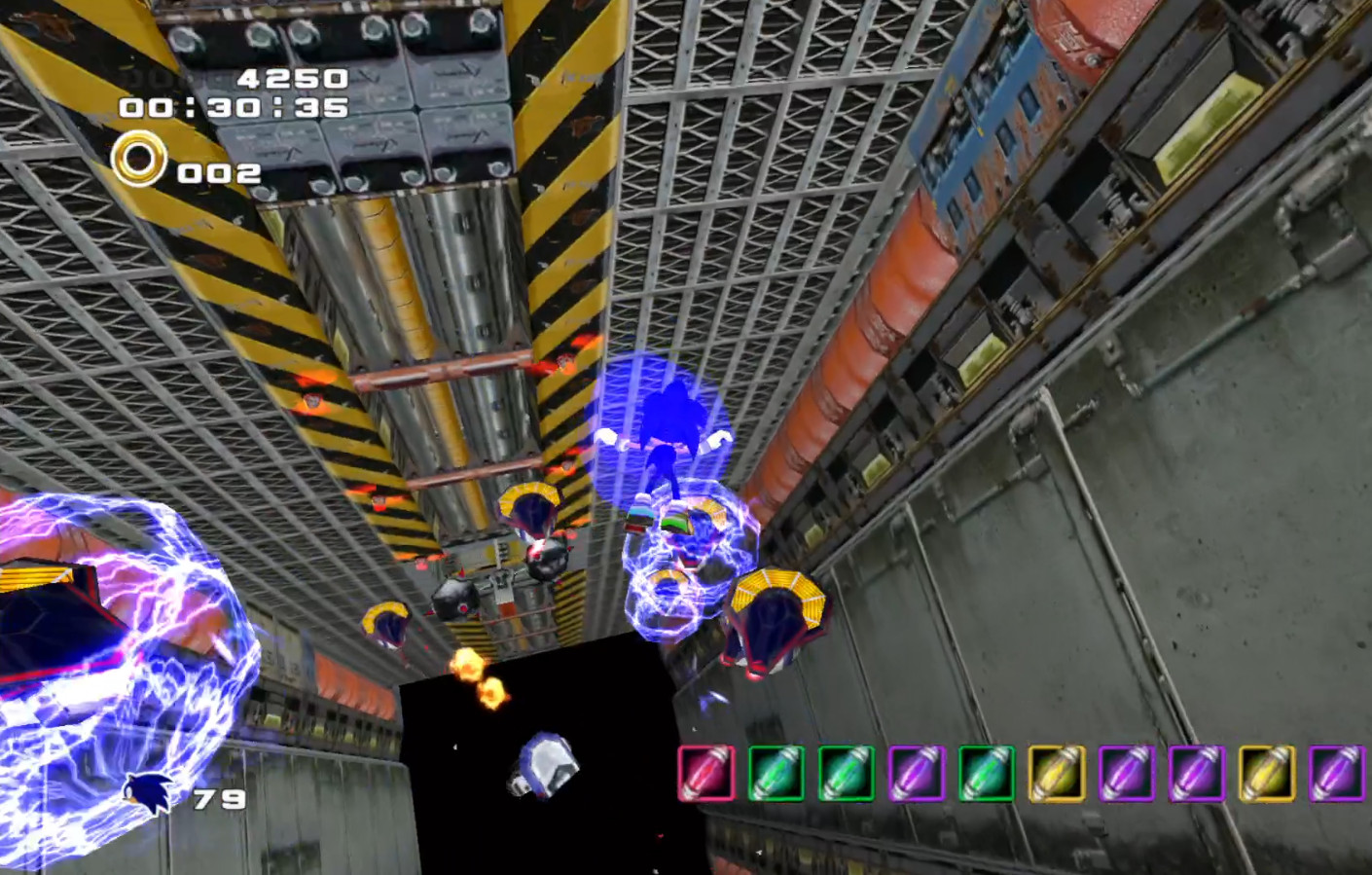The height and width of the screenshot is (875, 1372).
Task: Click the score value 4250
Action: point(292,76)
